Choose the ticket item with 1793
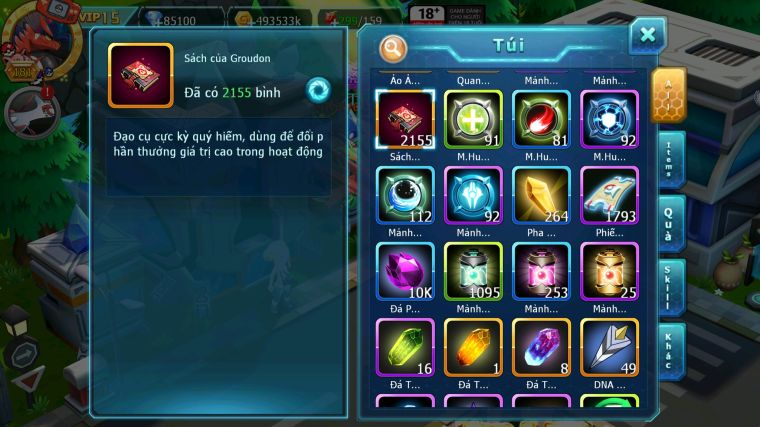The image size is (760, 427). 609,194
